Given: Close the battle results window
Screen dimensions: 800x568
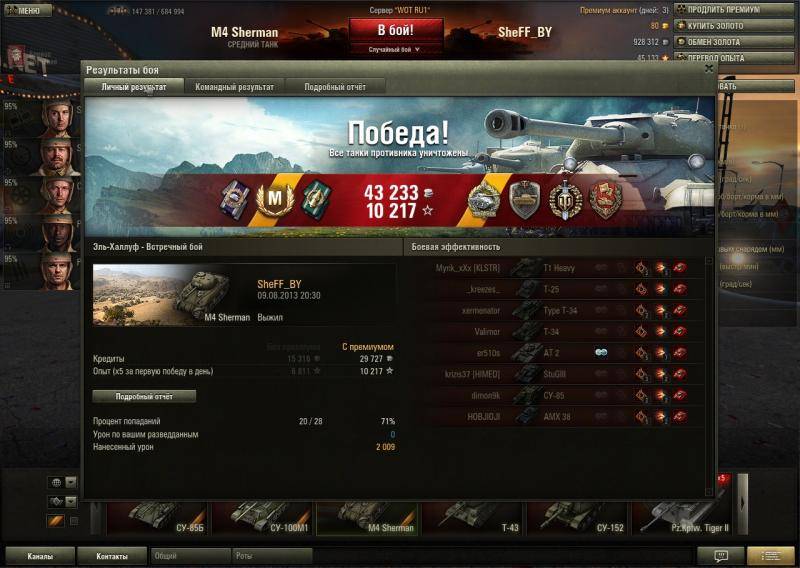Looking at the screenshot, I should click(709, 70).
